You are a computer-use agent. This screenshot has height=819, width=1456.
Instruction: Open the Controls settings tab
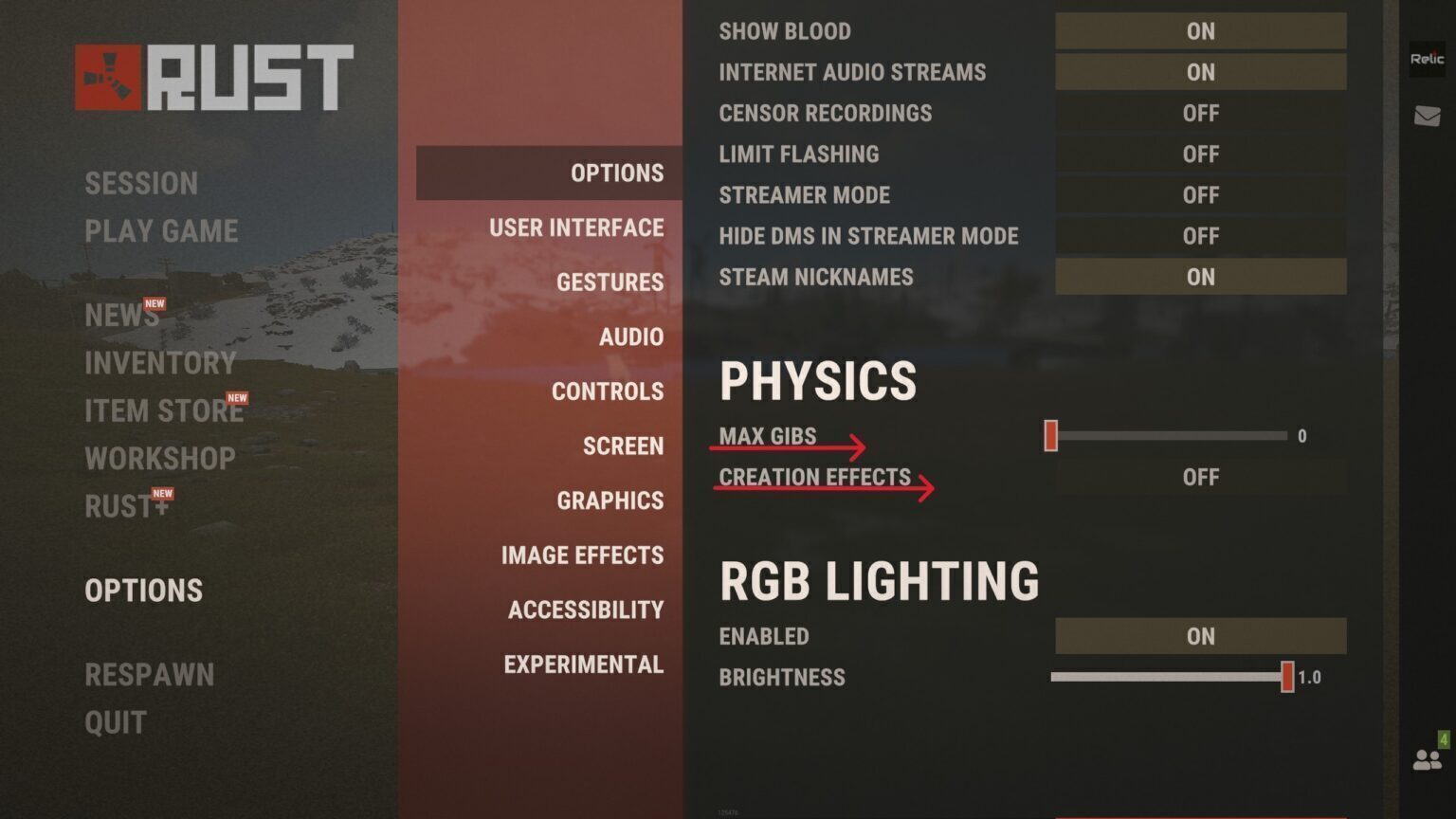click(x=608, y=391)
